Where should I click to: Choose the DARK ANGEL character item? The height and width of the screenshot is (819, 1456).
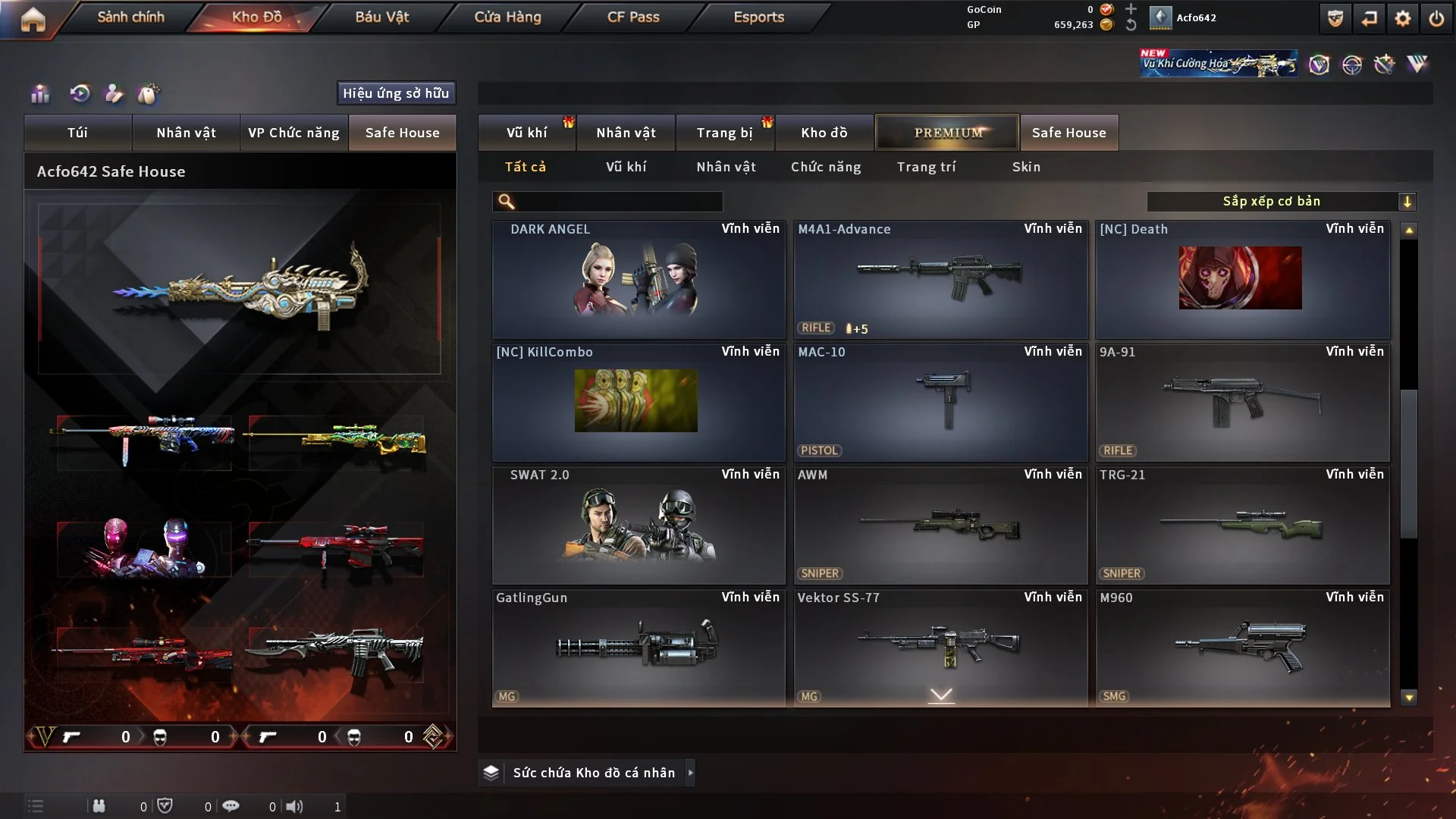point(638,279)
